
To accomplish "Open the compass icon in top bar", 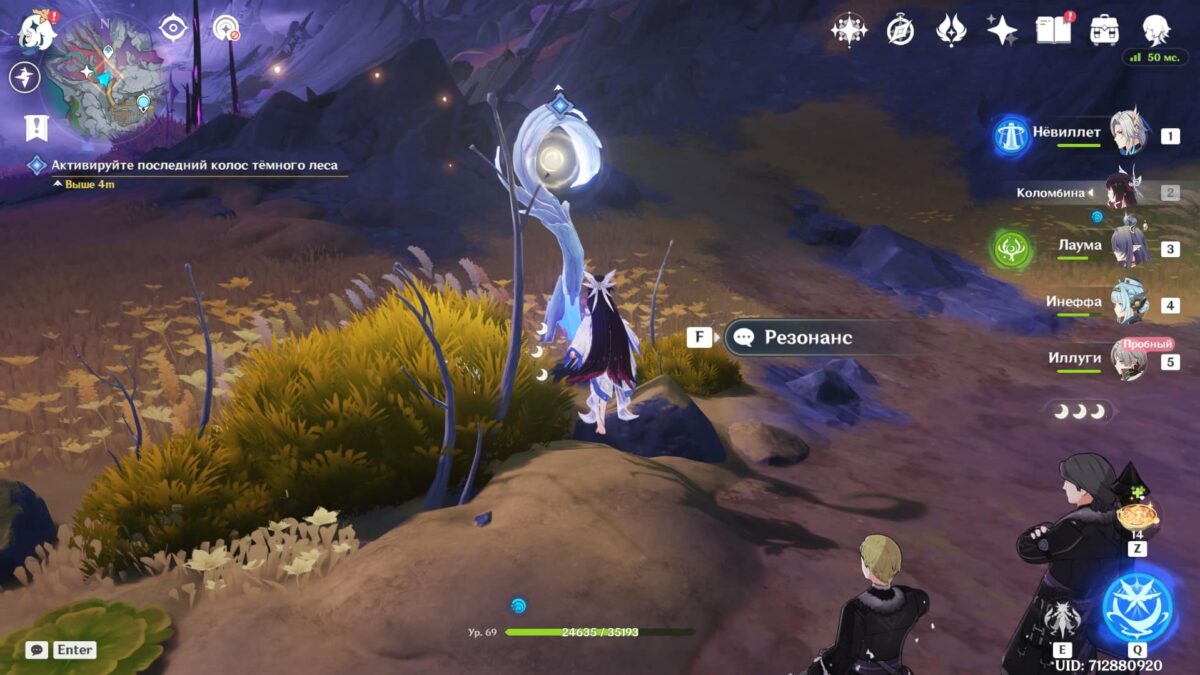I will [900, 31].
